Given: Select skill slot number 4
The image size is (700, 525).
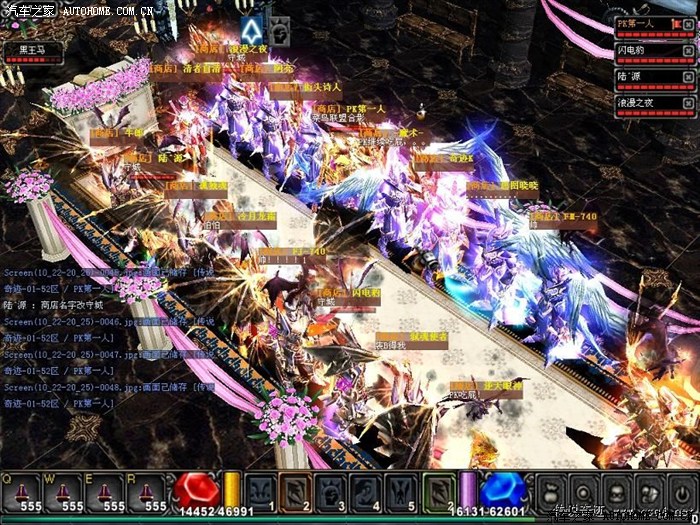Looking at the screenshot, I should click(x=366, y=492).
